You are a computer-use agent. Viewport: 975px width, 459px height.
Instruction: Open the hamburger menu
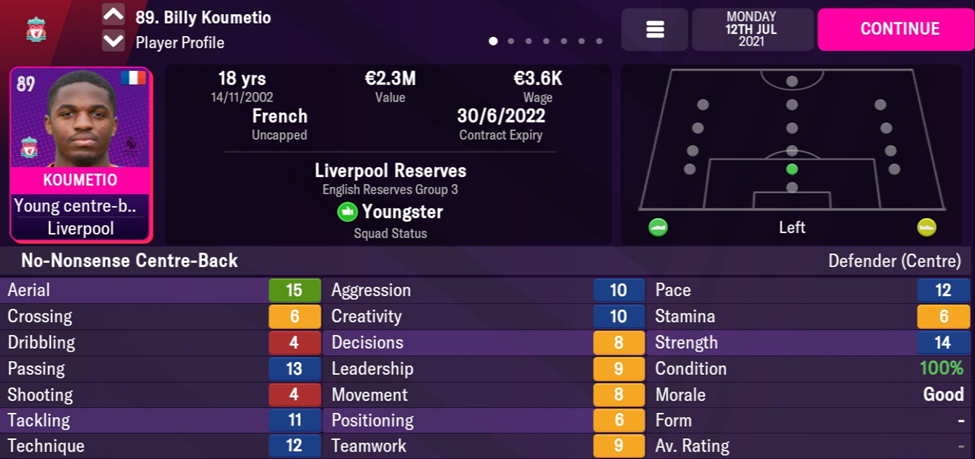coord(655,30)
